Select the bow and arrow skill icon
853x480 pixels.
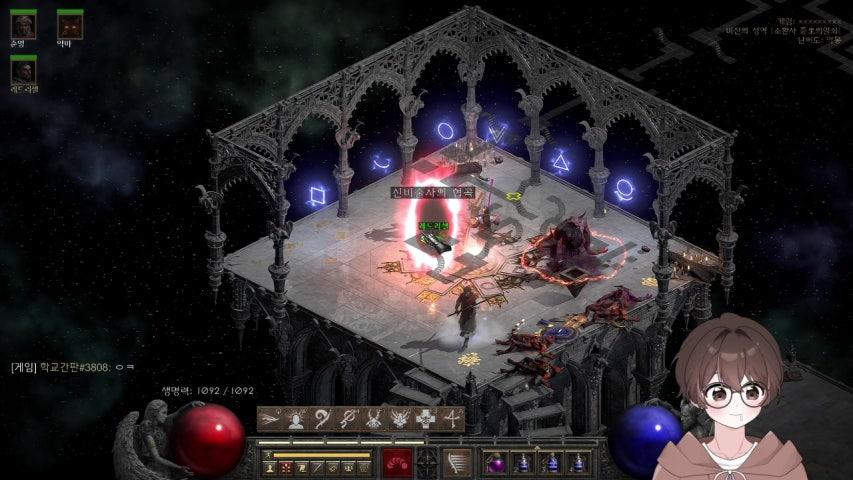click(452, 419)
